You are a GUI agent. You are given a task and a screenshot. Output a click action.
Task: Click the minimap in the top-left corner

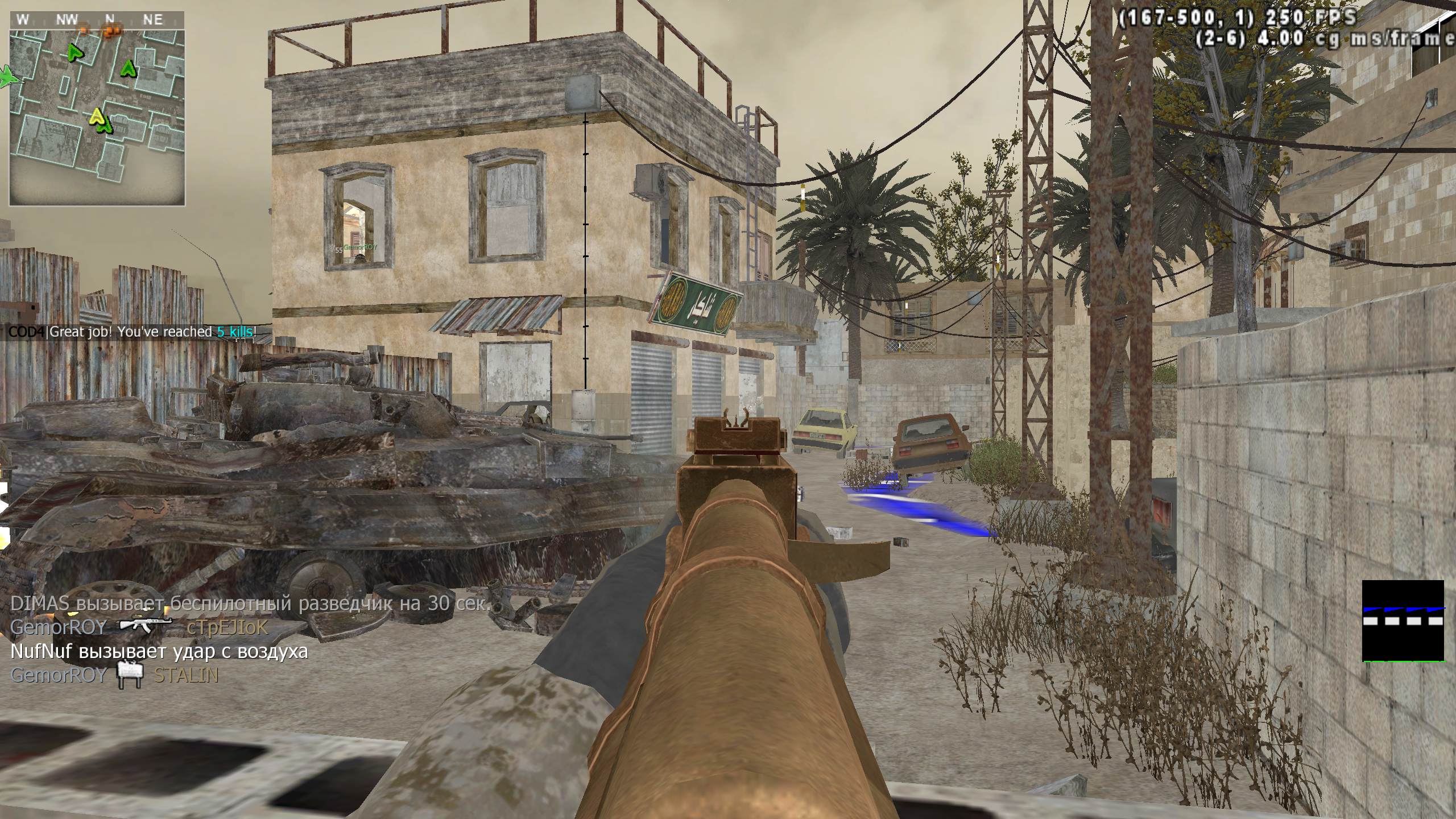pos(97,117)
